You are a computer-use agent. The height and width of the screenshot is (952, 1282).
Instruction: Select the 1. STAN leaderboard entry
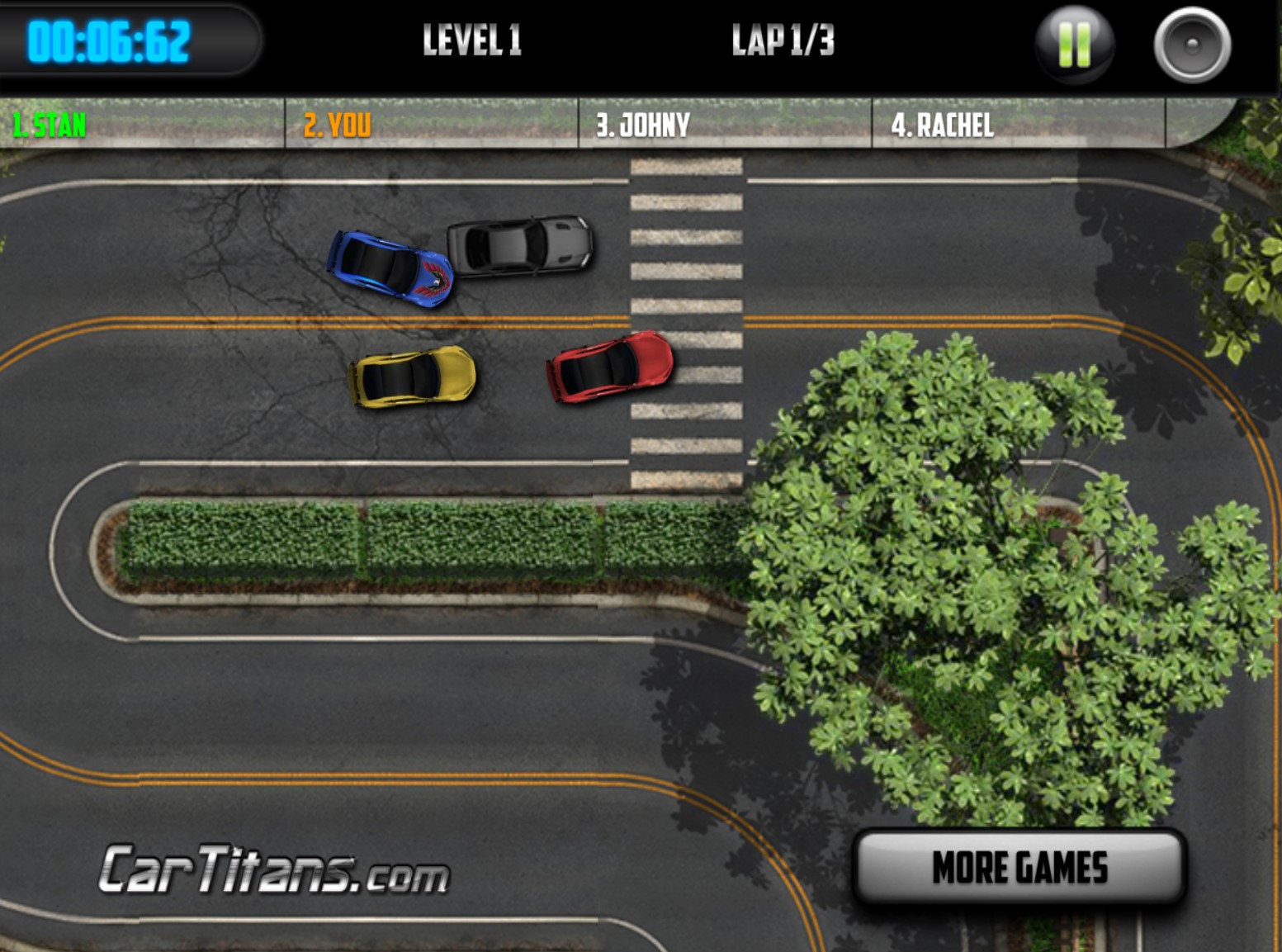[50, 126]
